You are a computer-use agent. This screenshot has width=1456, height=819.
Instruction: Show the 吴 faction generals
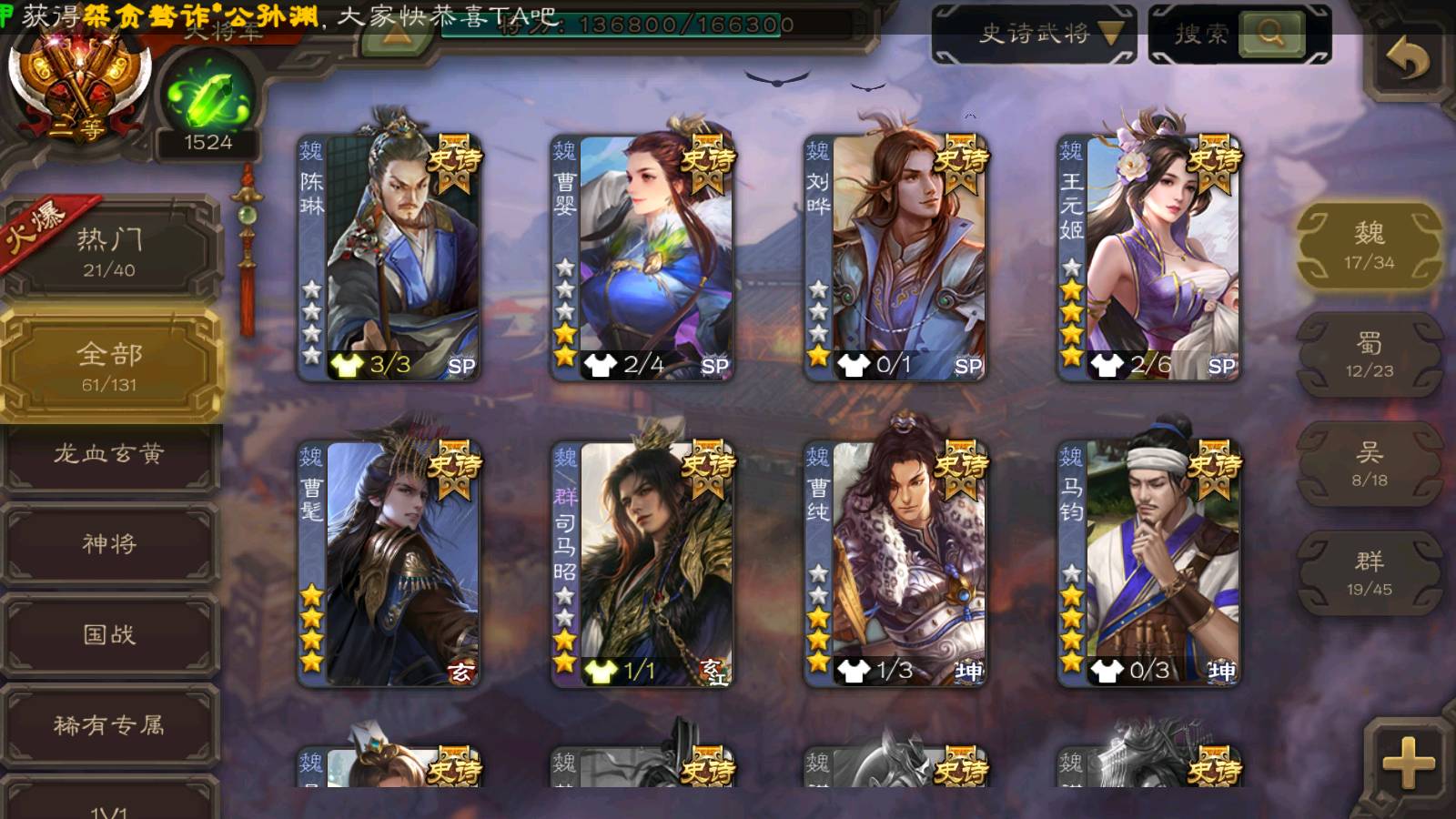coord(1369,464)
